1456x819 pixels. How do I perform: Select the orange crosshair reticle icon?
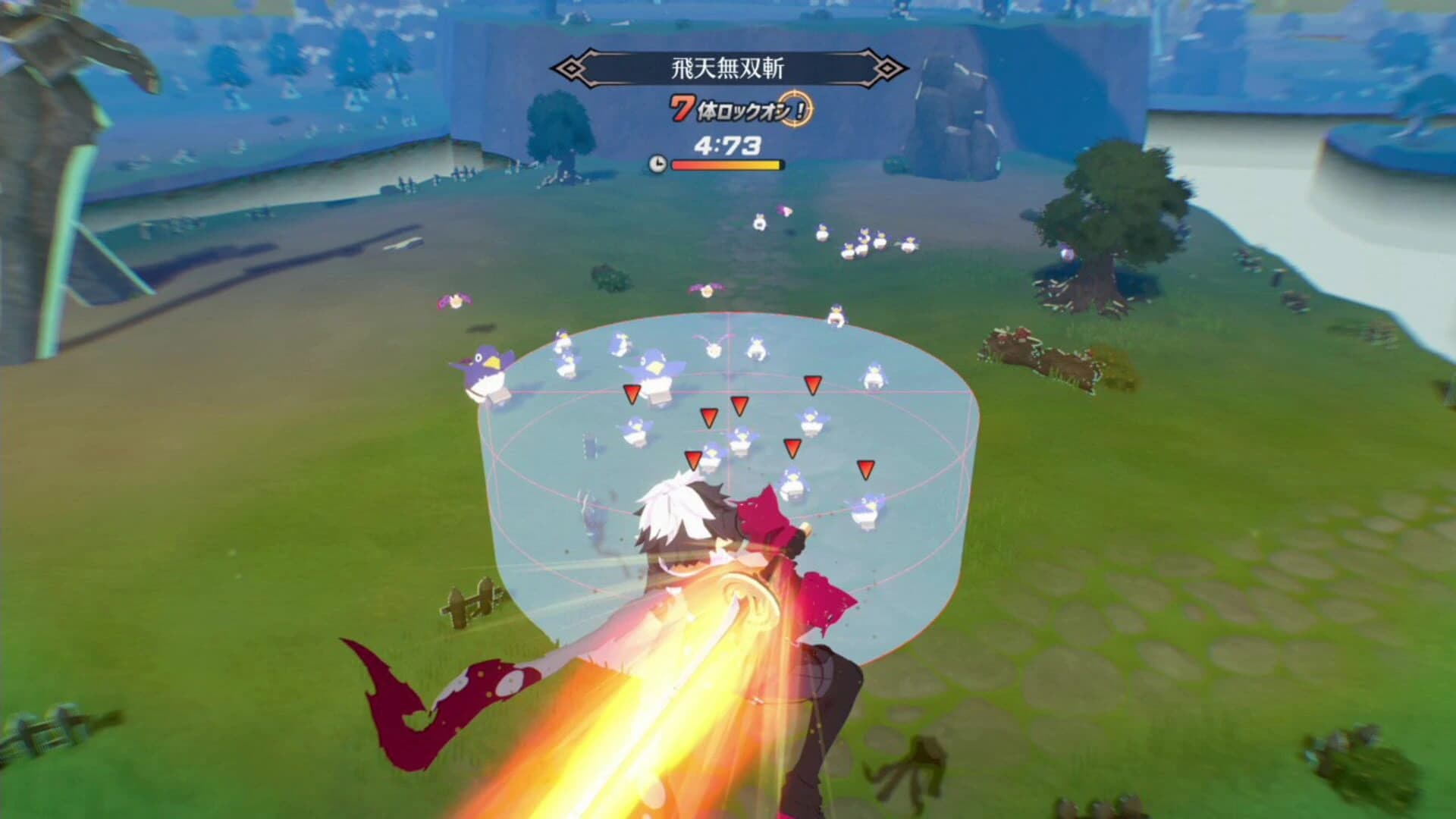(795, 110)
